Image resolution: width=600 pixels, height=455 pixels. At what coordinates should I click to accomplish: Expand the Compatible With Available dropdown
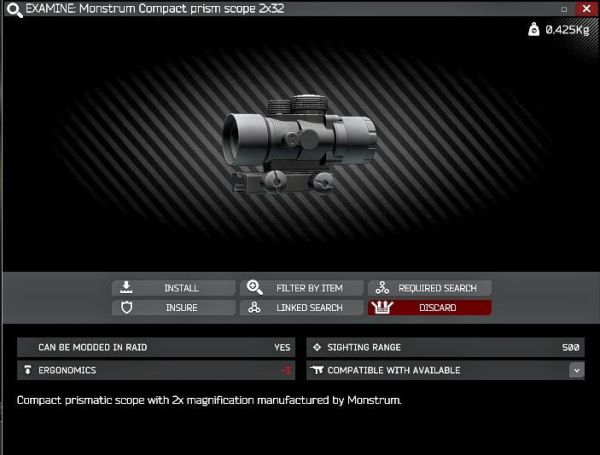(x=576, y=370)
